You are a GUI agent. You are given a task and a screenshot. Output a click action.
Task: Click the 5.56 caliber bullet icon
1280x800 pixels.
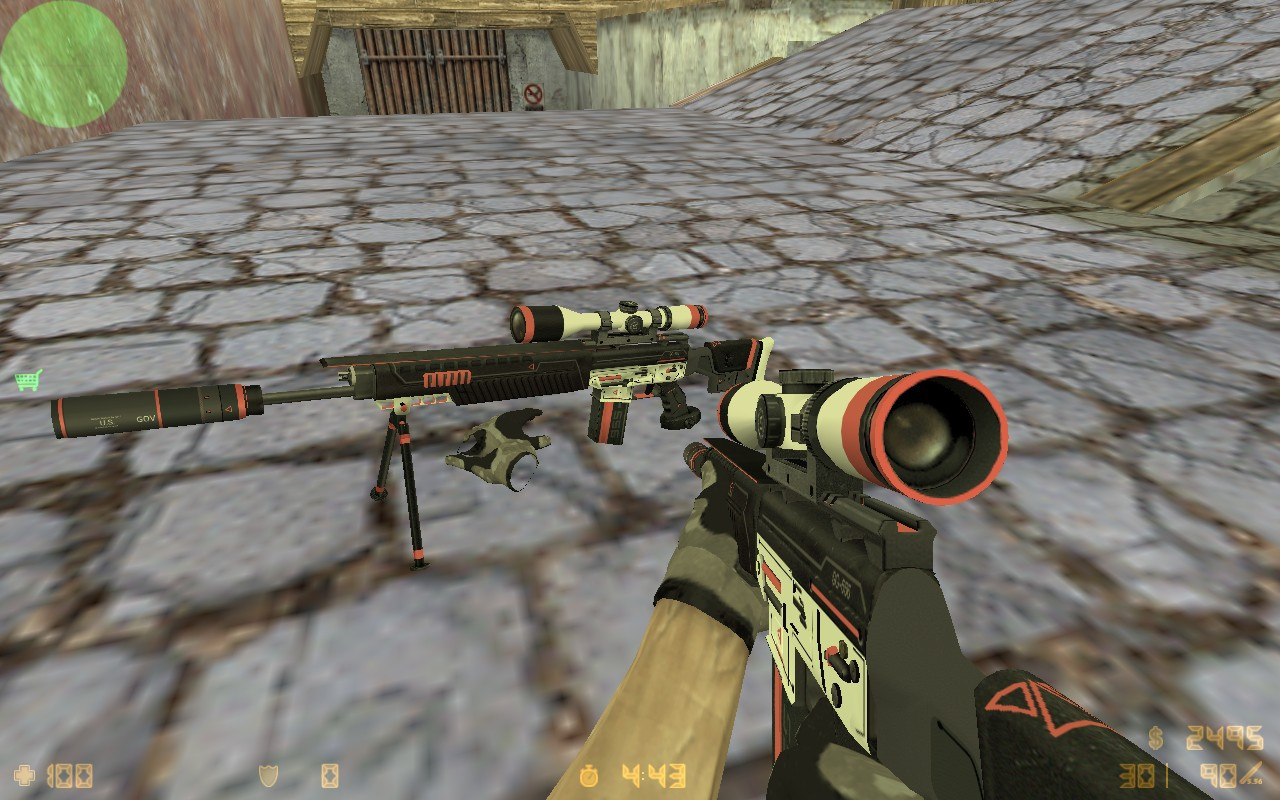pyautogui.click(x=1250, y=773)
